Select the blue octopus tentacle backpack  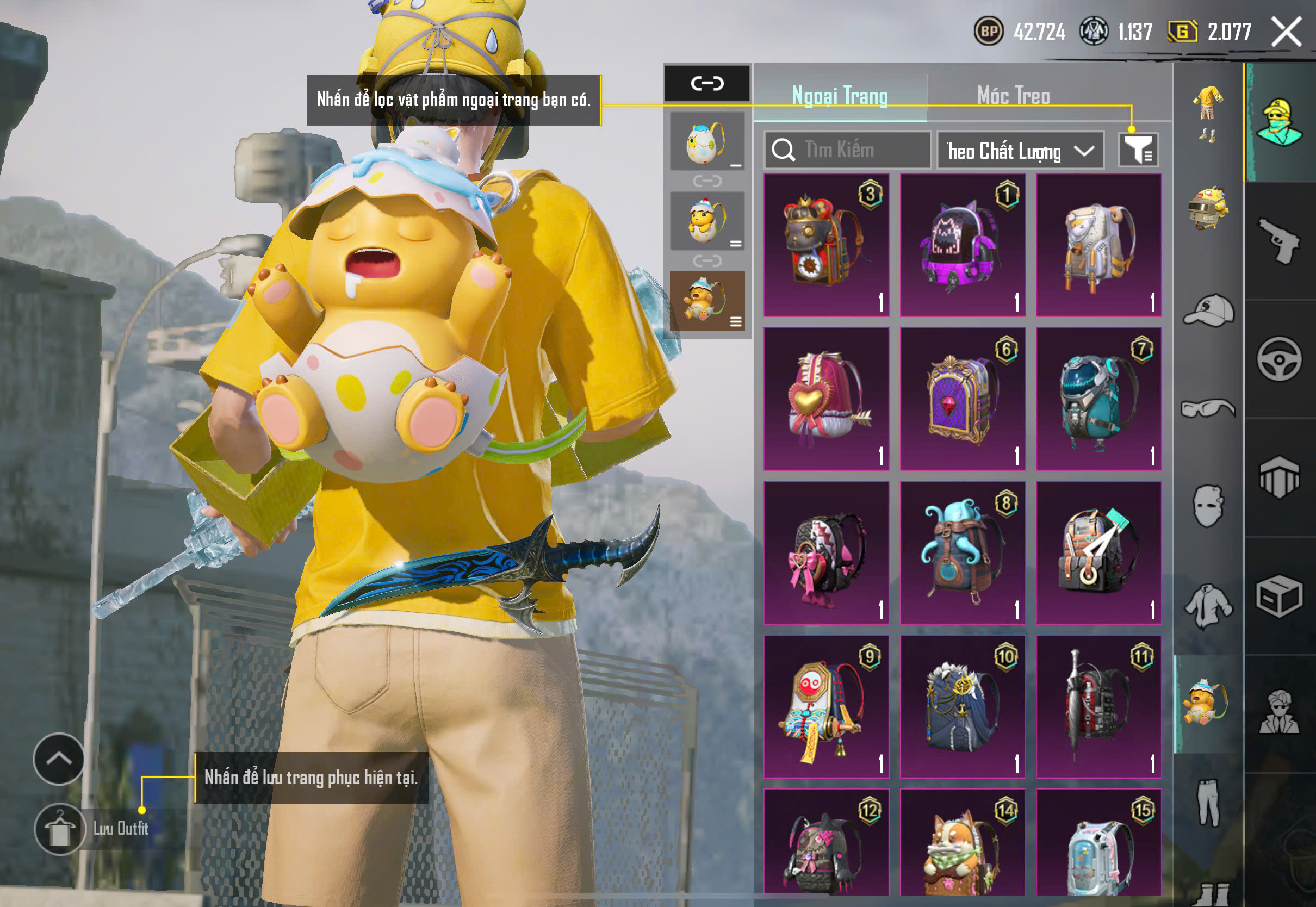[963, 552]
